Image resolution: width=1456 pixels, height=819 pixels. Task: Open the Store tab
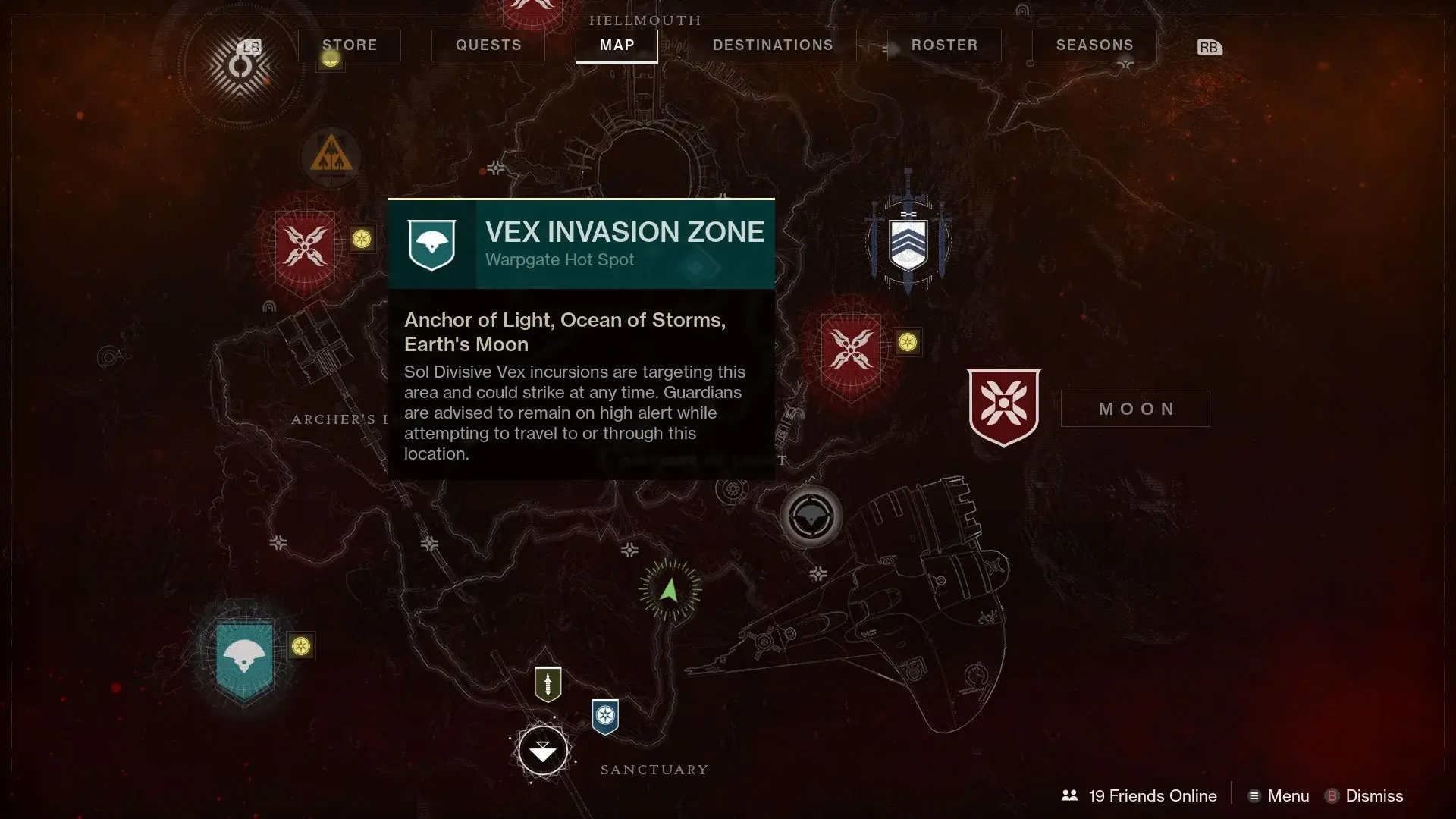(x=350, y=45)
